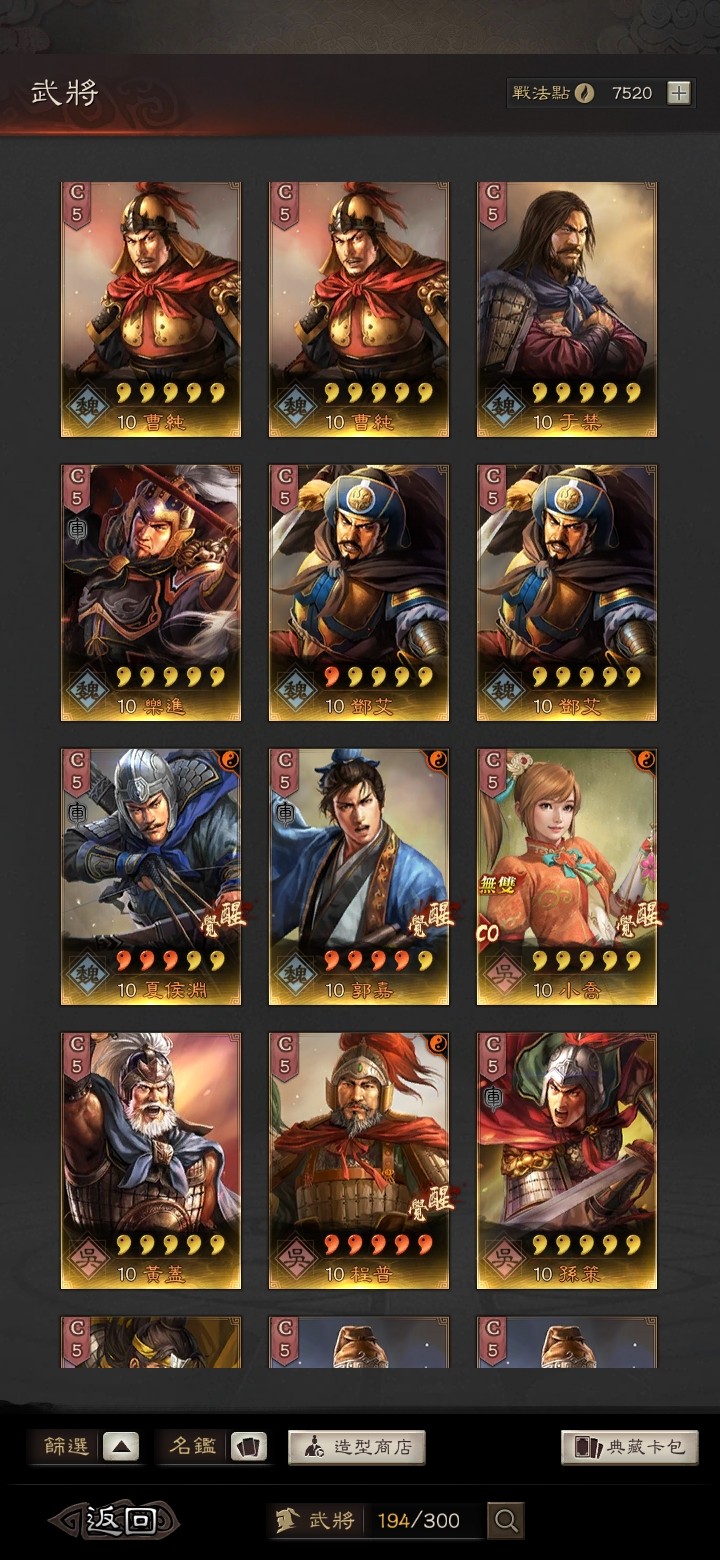This screenshot has width=720, height=1560.
Task: Pick the 小喬 general card
Action: (566, 877)
